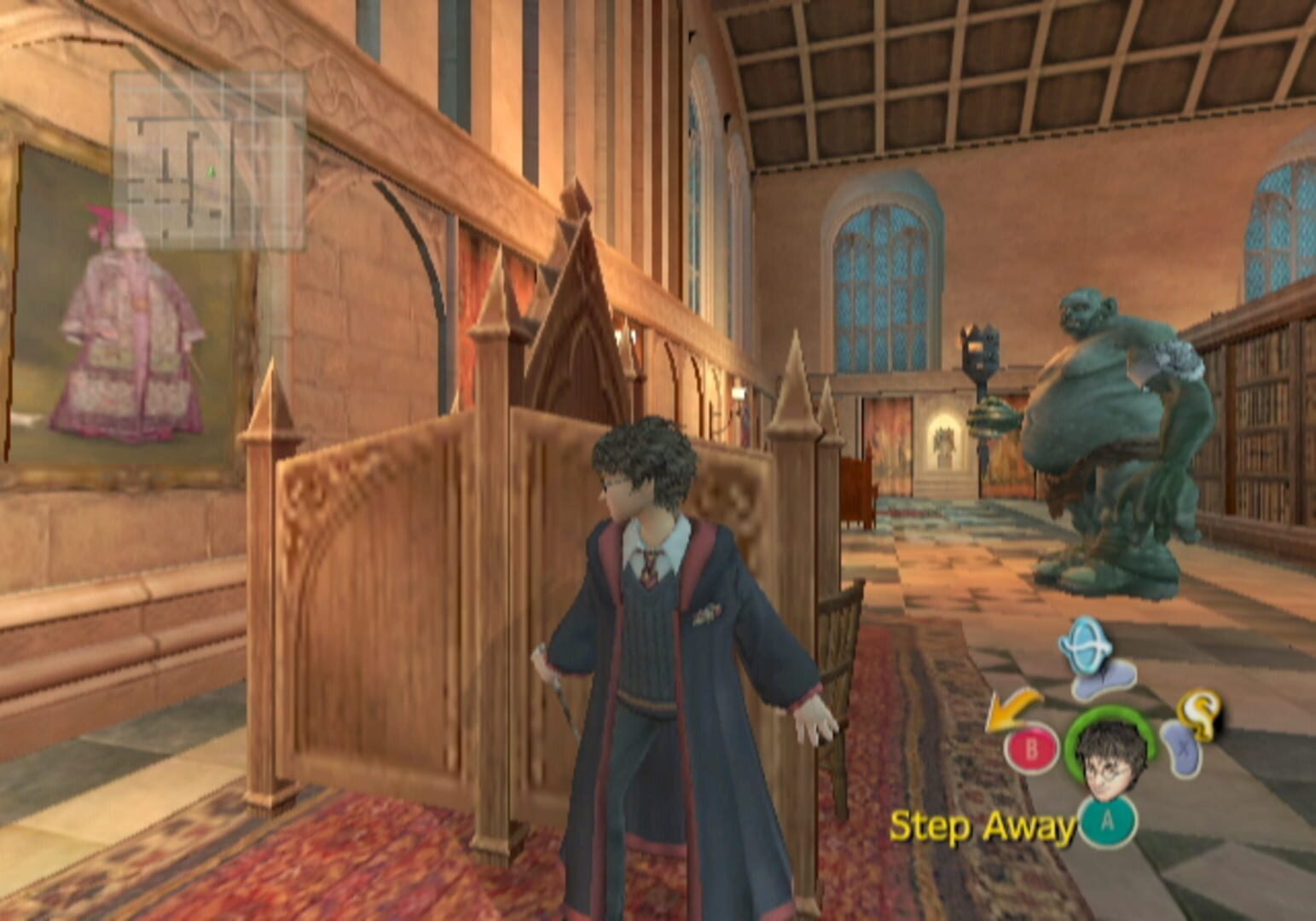
Task: Click the Step Away action label
Action: point(982,825)
